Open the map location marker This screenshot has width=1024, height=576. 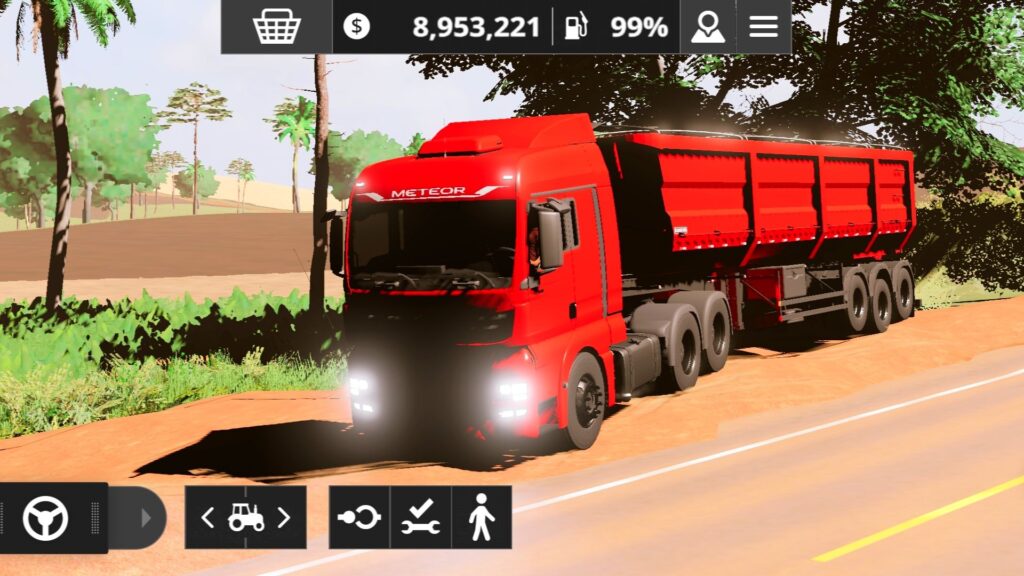coord(708,27)
